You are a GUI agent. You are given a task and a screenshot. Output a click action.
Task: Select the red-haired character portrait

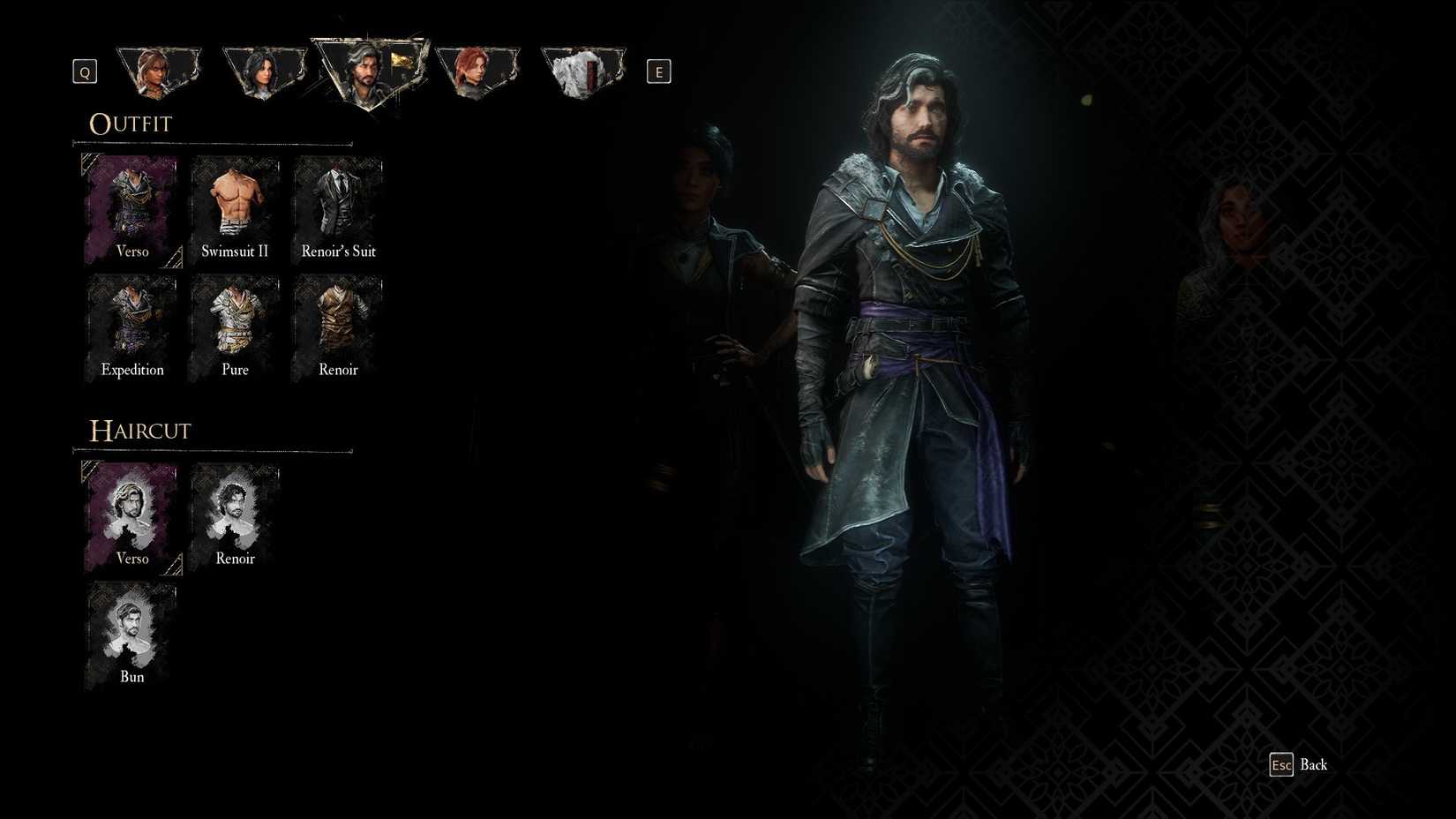pos(477,71)
